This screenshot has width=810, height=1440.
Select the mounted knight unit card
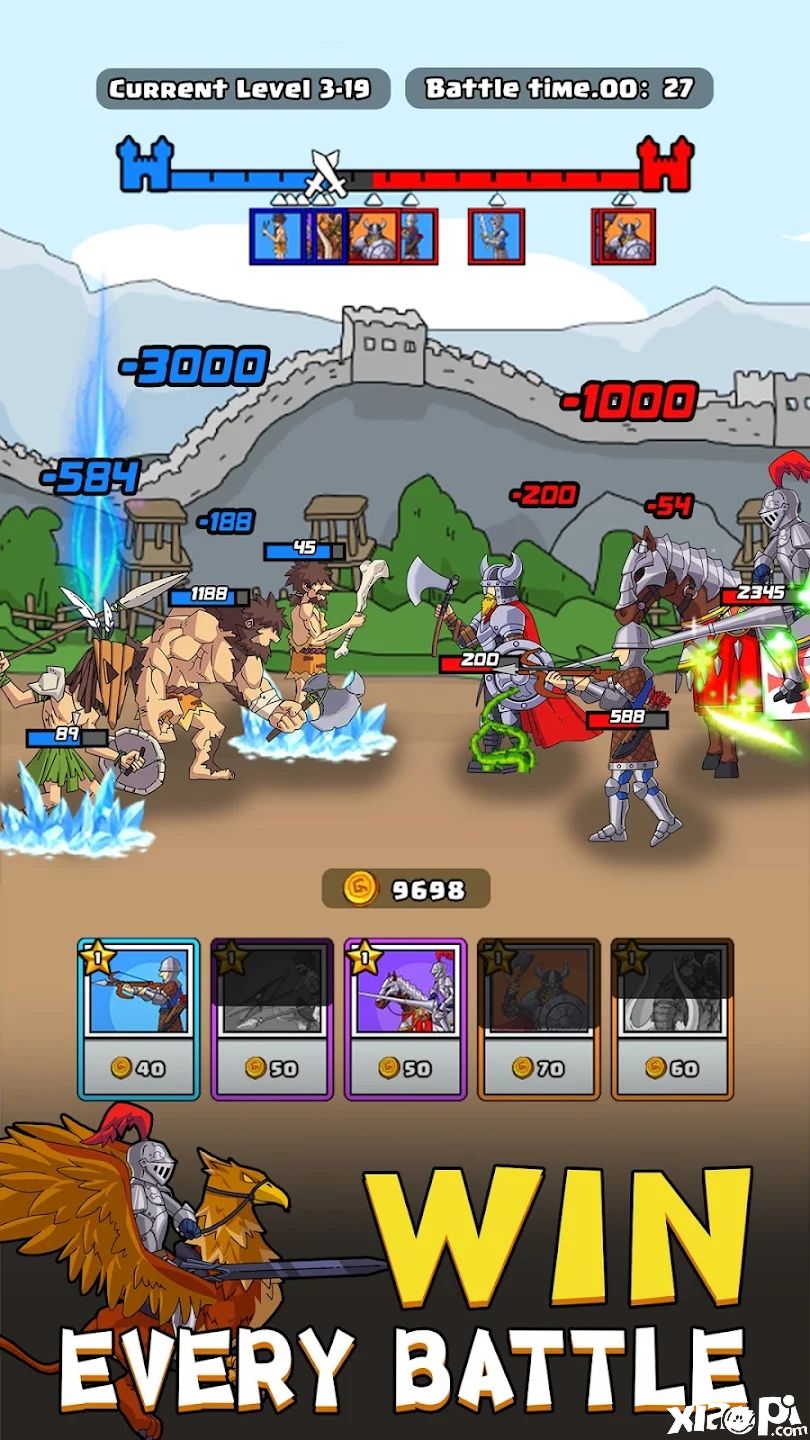(405, 1018)
